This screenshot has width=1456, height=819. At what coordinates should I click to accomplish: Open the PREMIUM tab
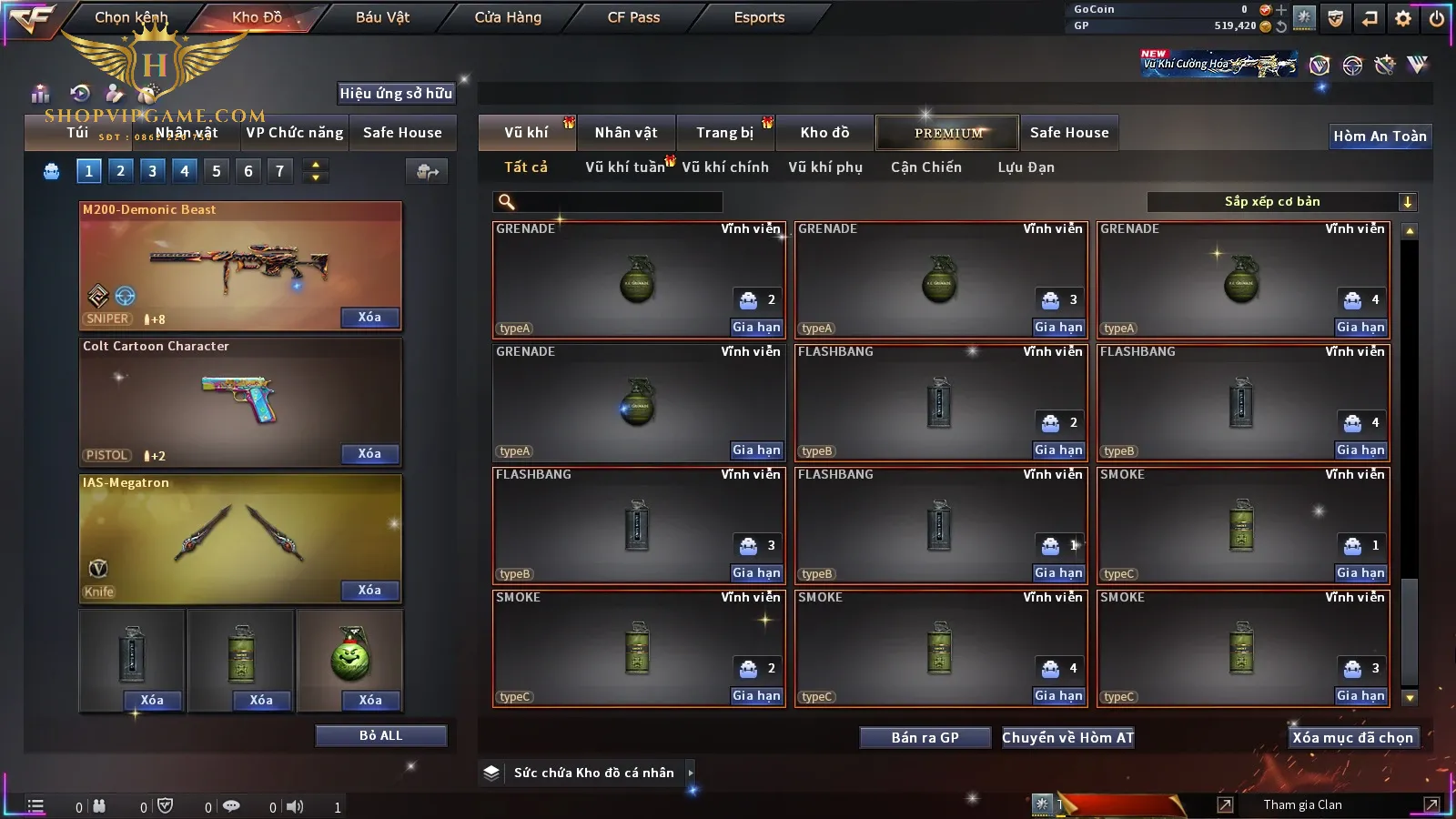(948, 133)
